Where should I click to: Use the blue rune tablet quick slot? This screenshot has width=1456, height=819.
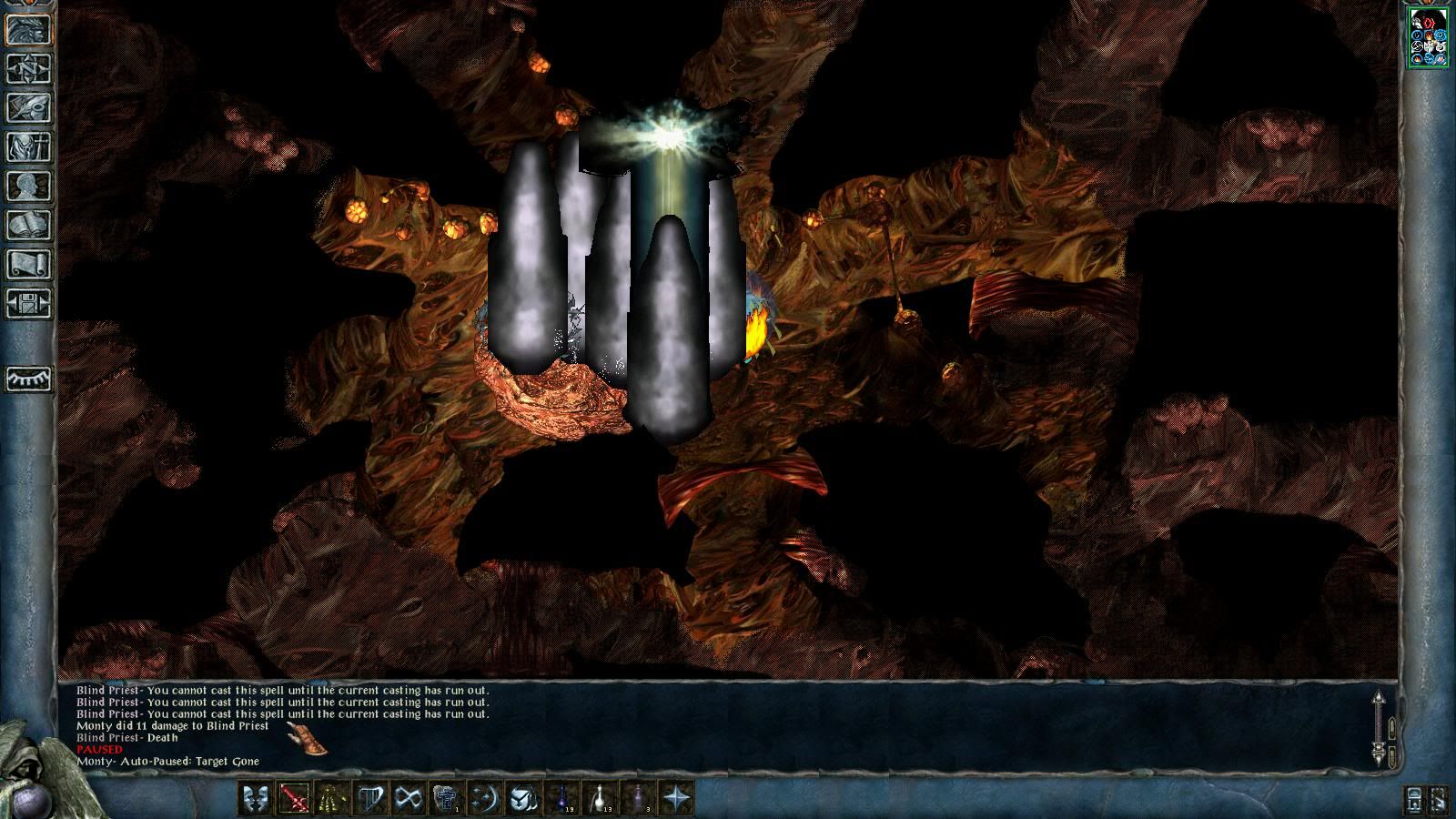point(445,799)
